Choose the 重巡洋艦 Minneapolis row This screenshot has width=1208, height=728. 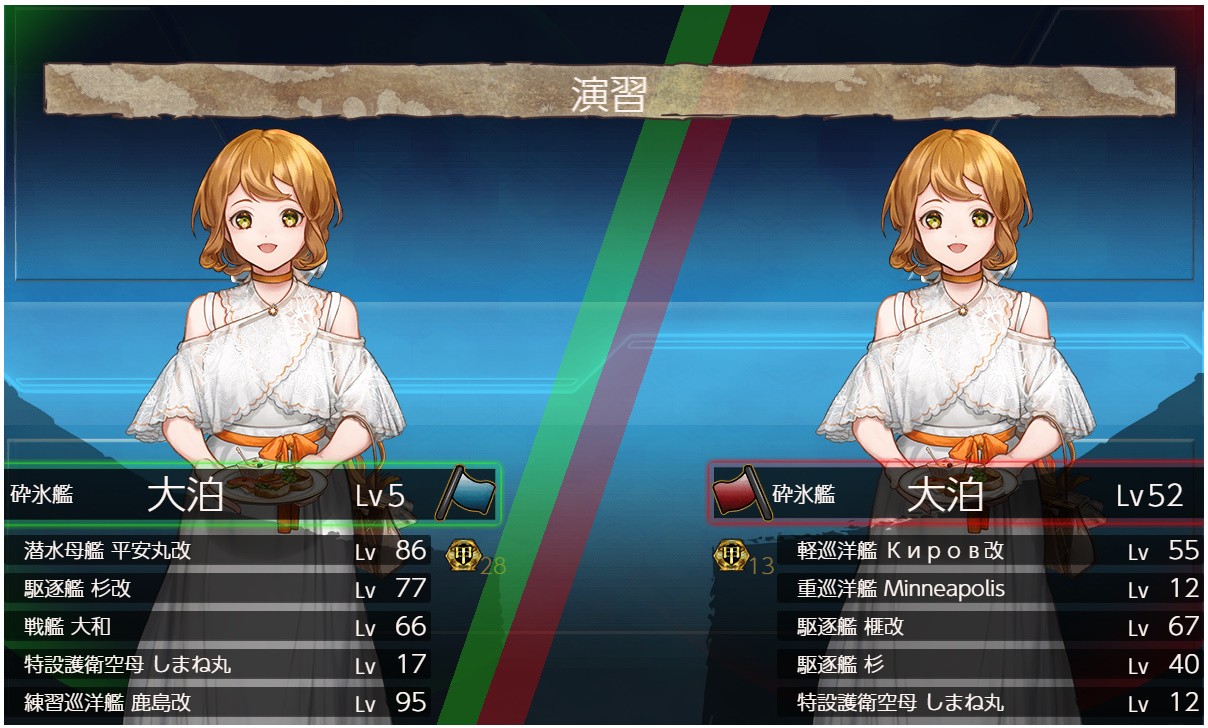[990, 589]
